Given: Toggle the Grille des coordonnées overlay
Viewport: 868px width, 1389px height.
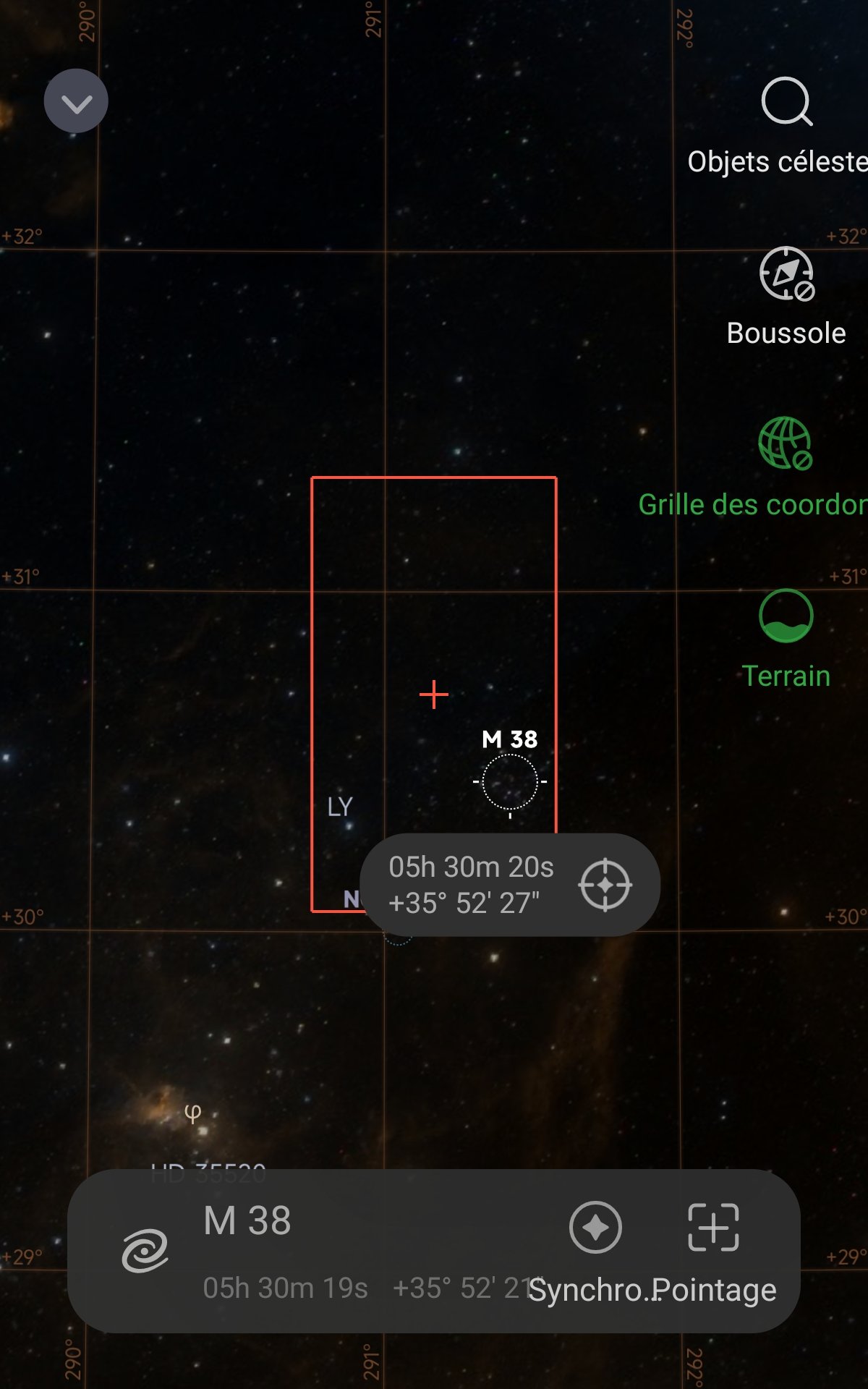Looking at the screenshot, I should [785, 443].
